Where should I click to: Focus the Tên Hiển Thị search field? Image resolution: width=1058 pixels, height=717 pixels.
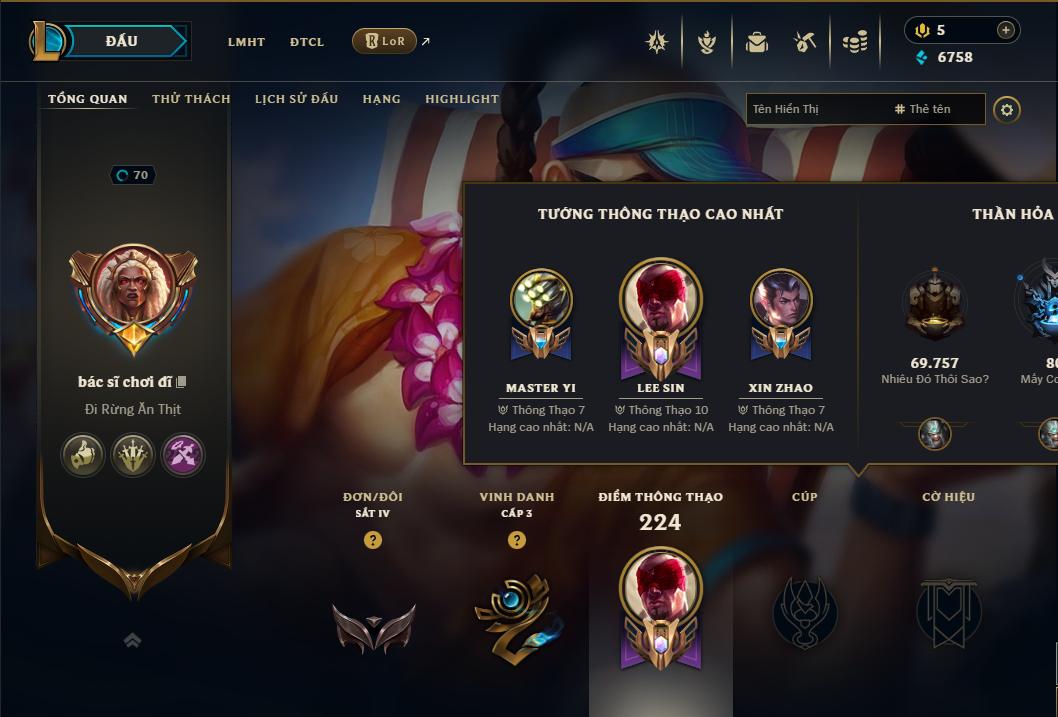point(815,109)
